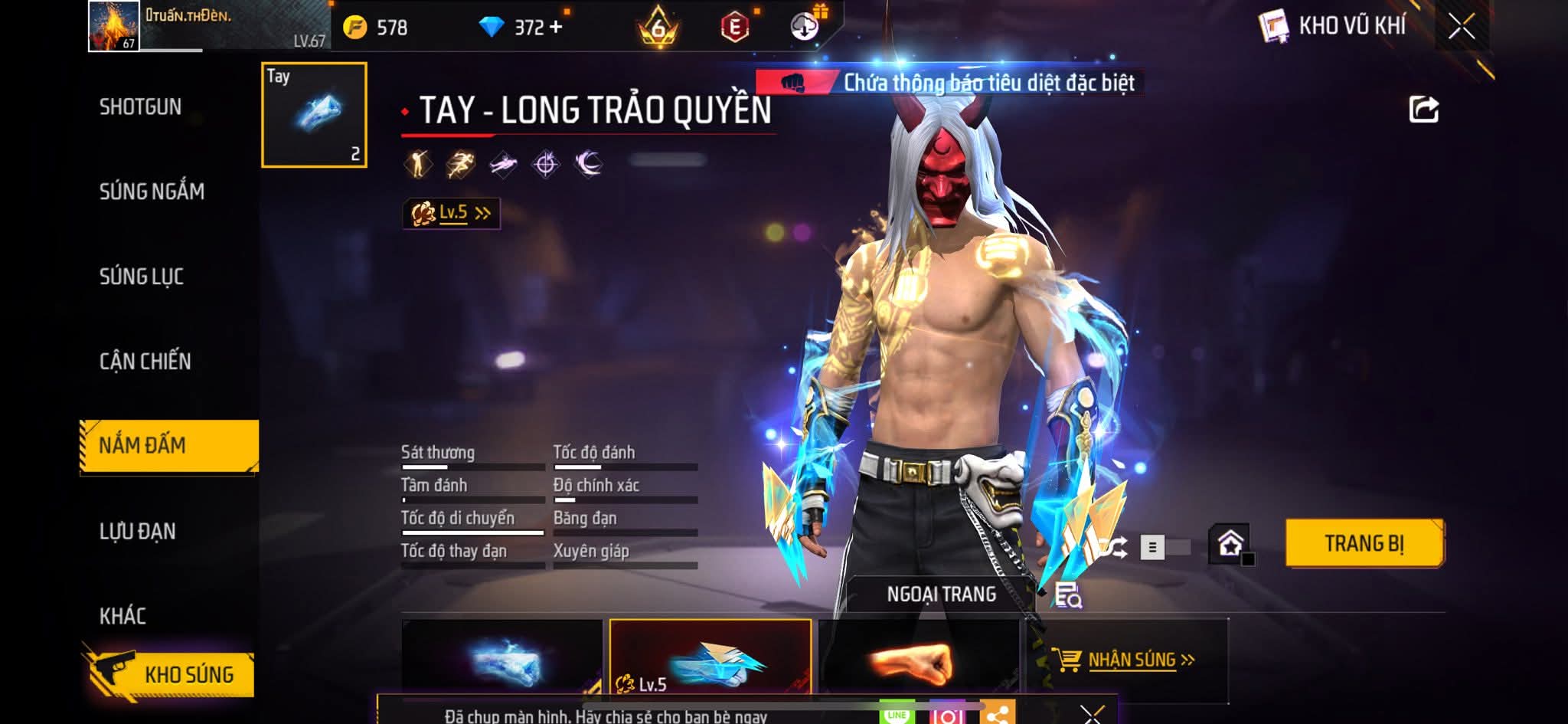Open the Tay weapon slot thumbnail
1568x724 pixels.
[314, 115]
